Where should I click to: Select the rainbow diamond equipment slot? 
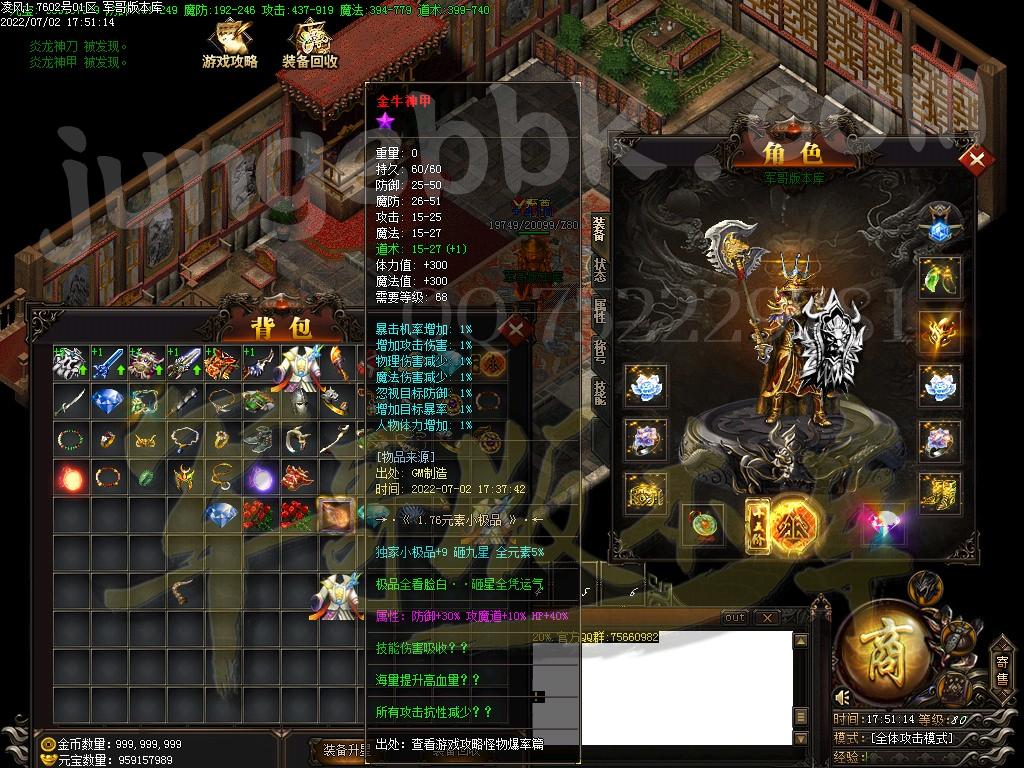(882, 522)
